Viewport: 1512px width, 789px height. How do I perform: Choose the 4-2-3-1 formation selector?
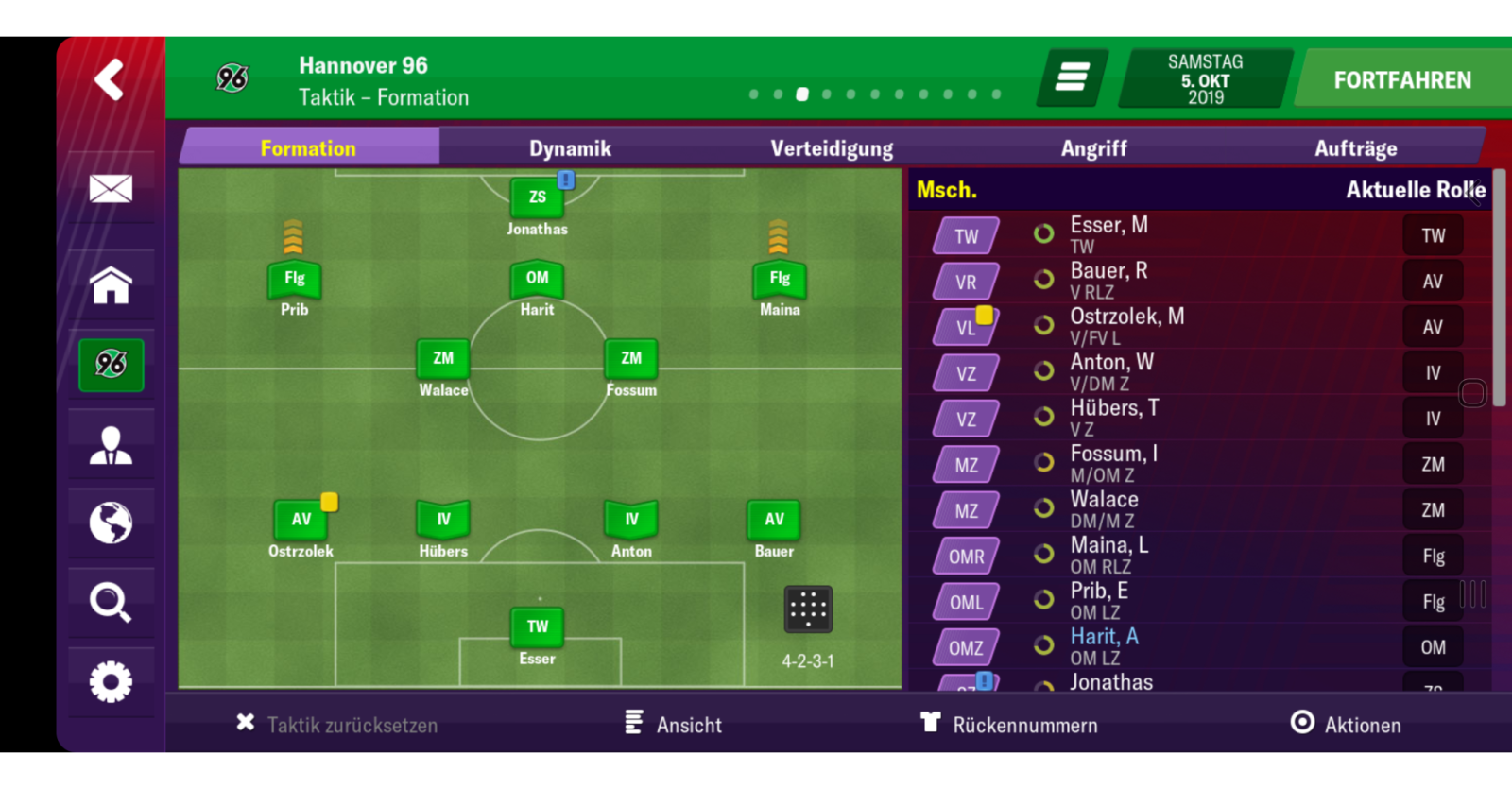(808, 609)
